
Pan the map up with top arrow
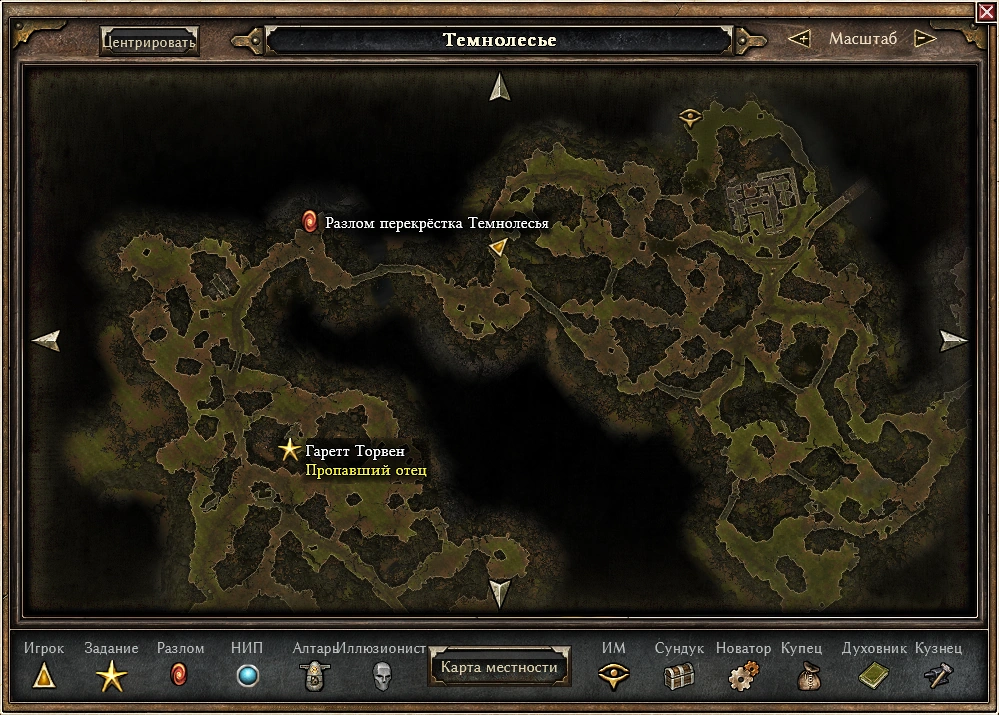point(500,88)
